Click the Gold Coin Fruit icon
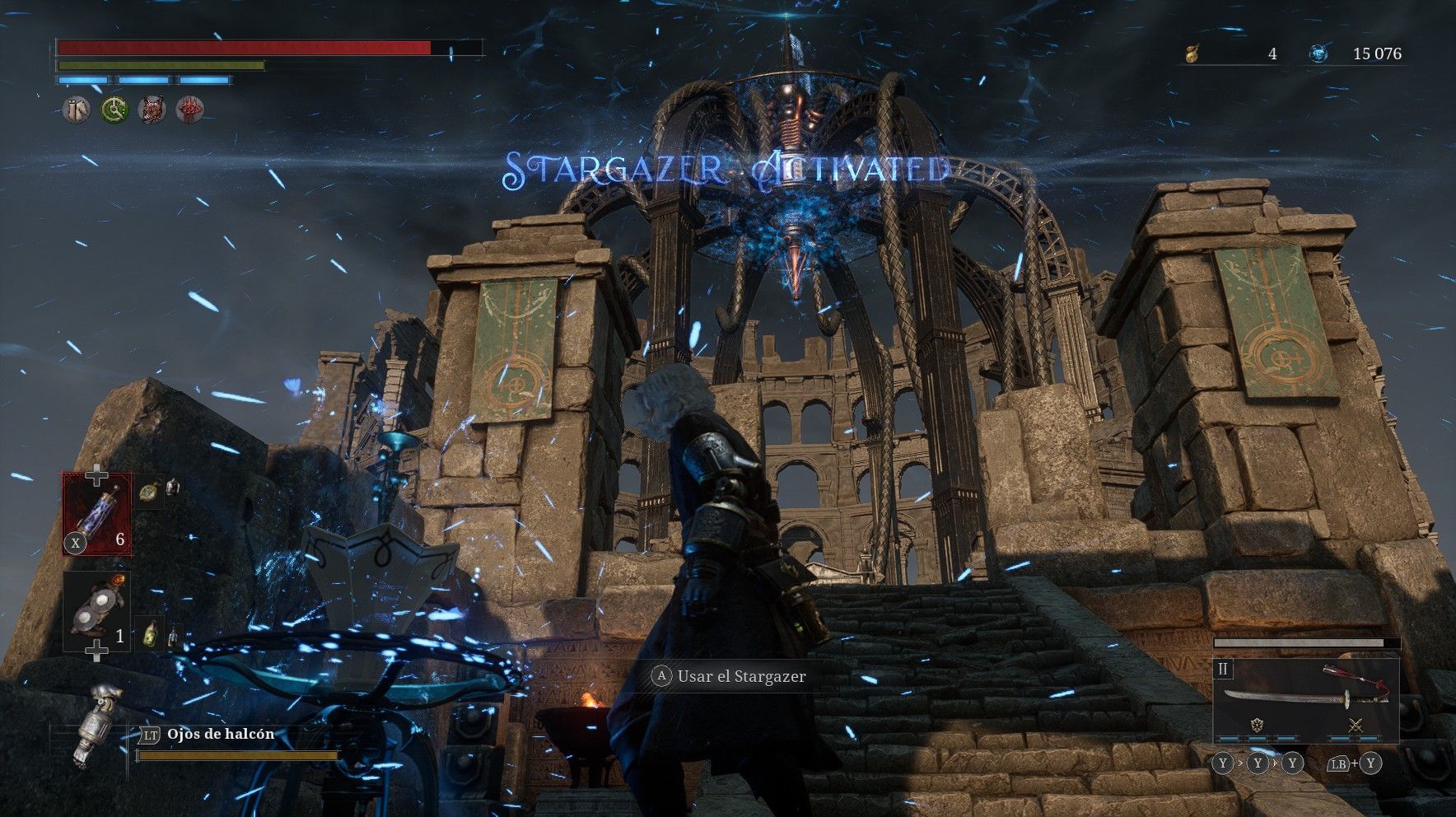The height and width of the screenshot is (817, 1456). 1191,54
